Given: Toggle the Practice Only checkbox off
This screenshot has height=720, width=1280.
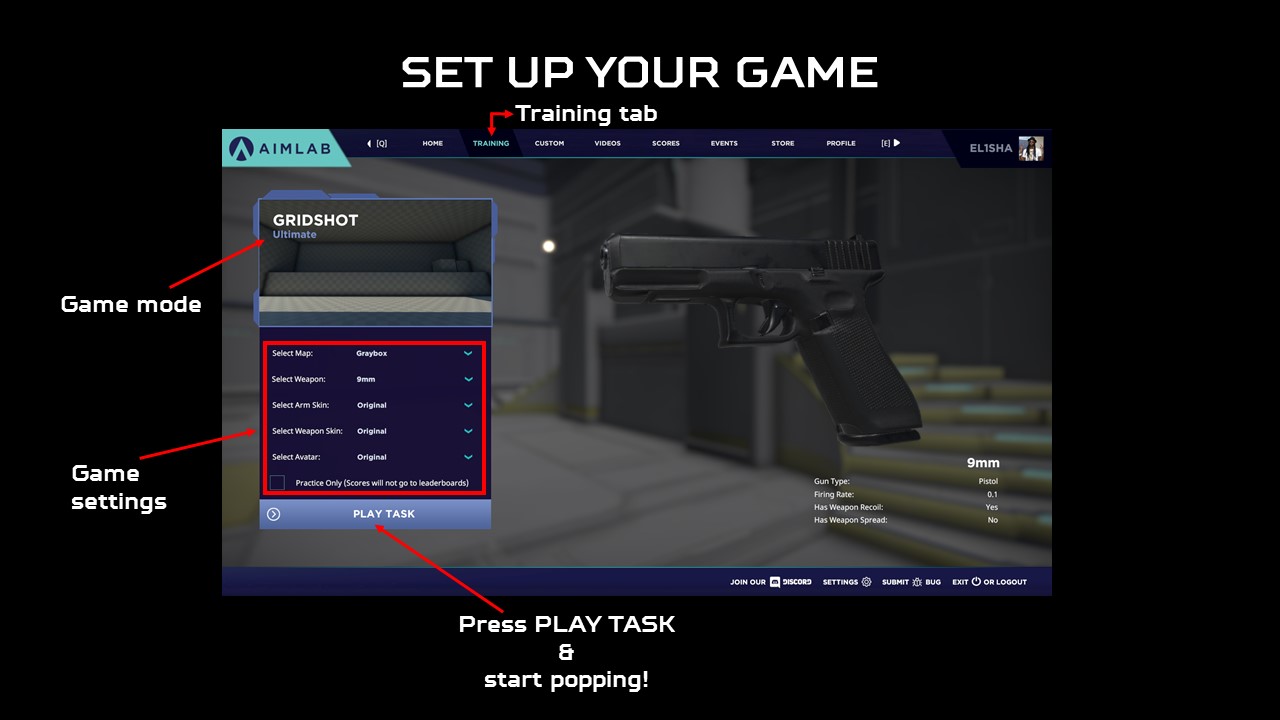Looking at the screenshot, I should (276, 483).
